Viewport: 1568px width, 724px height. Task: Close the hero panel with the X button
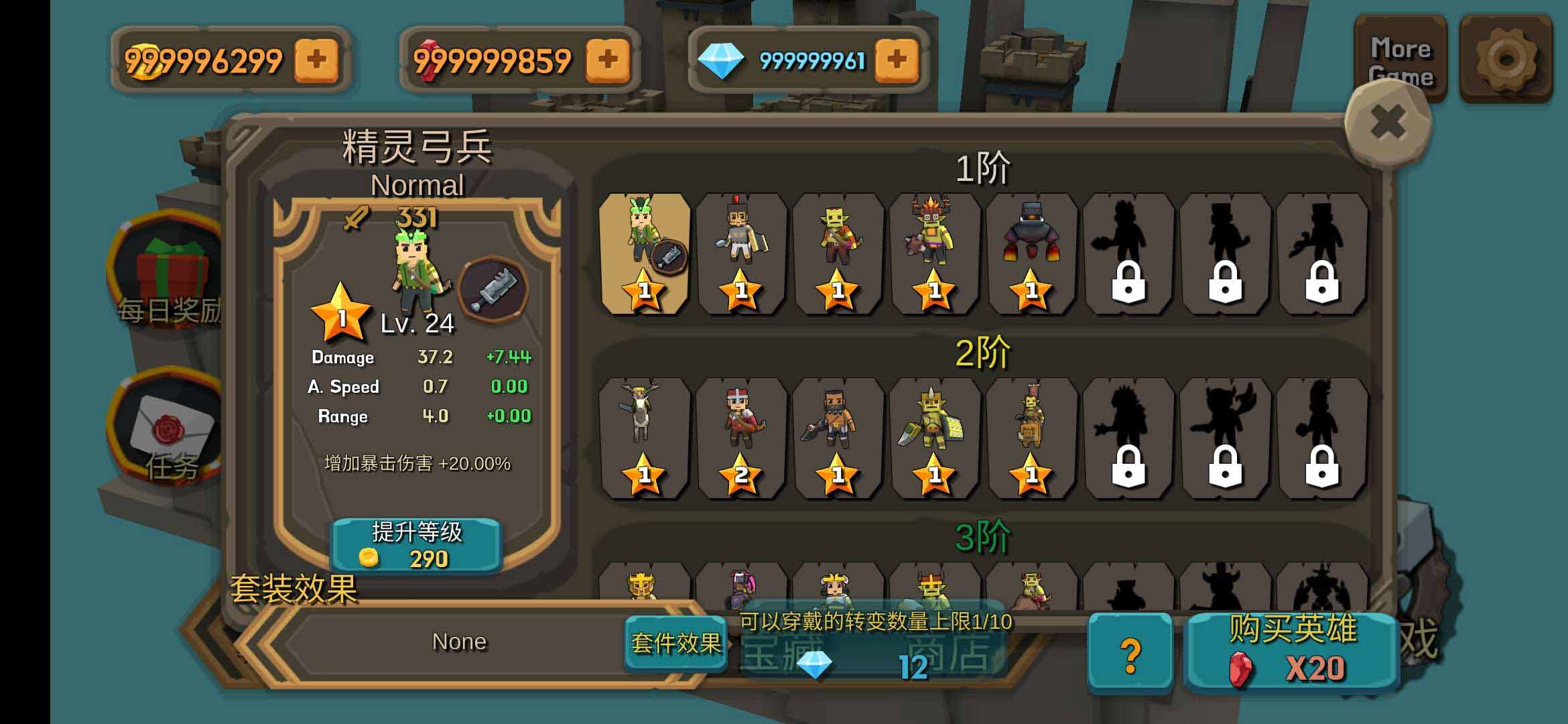point(1388,123)
